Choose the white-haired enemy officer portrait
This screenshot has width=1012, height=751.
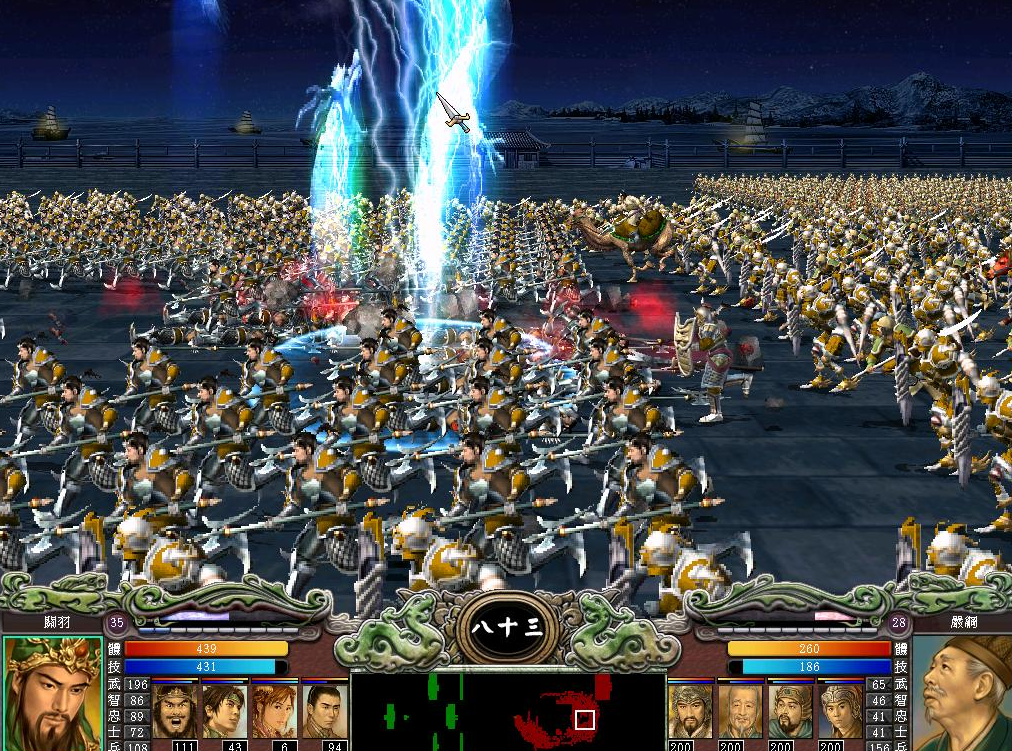[x=740, y=710]
